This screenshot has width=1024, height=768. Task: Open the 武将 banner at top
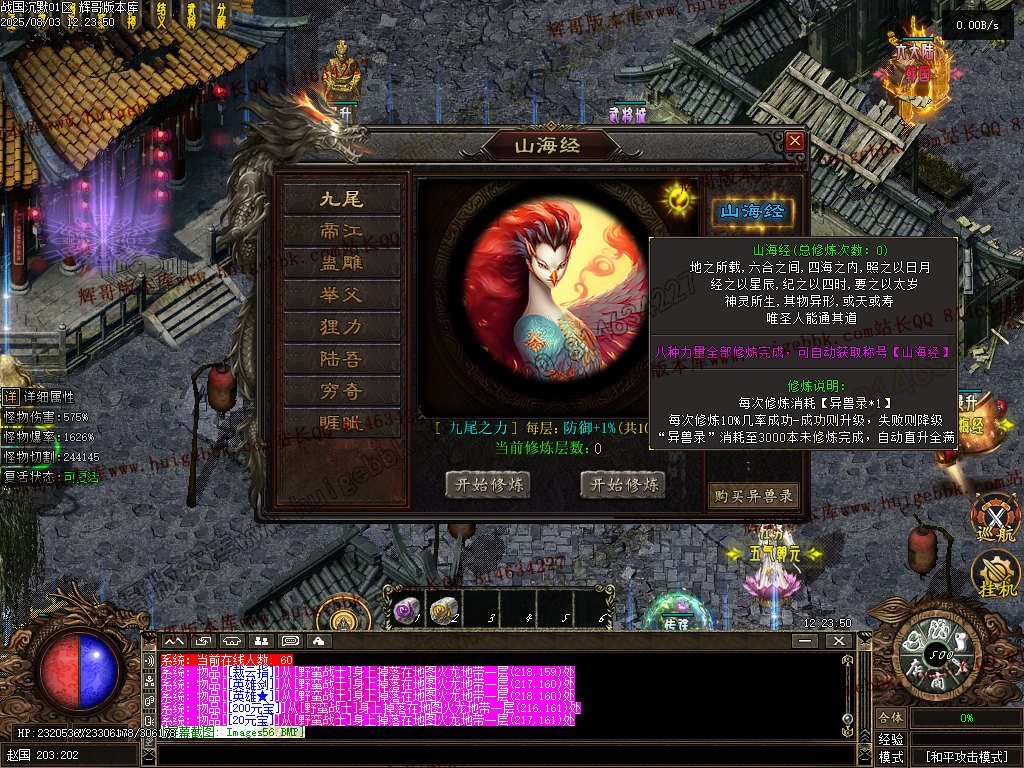point(191,14)
